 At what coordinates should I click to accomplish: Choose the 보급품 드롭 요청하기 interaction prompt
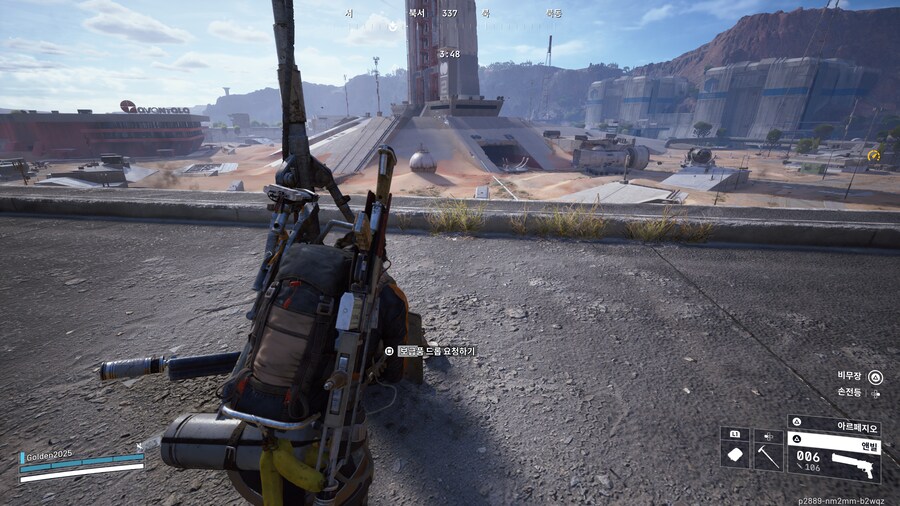point(431,351)
